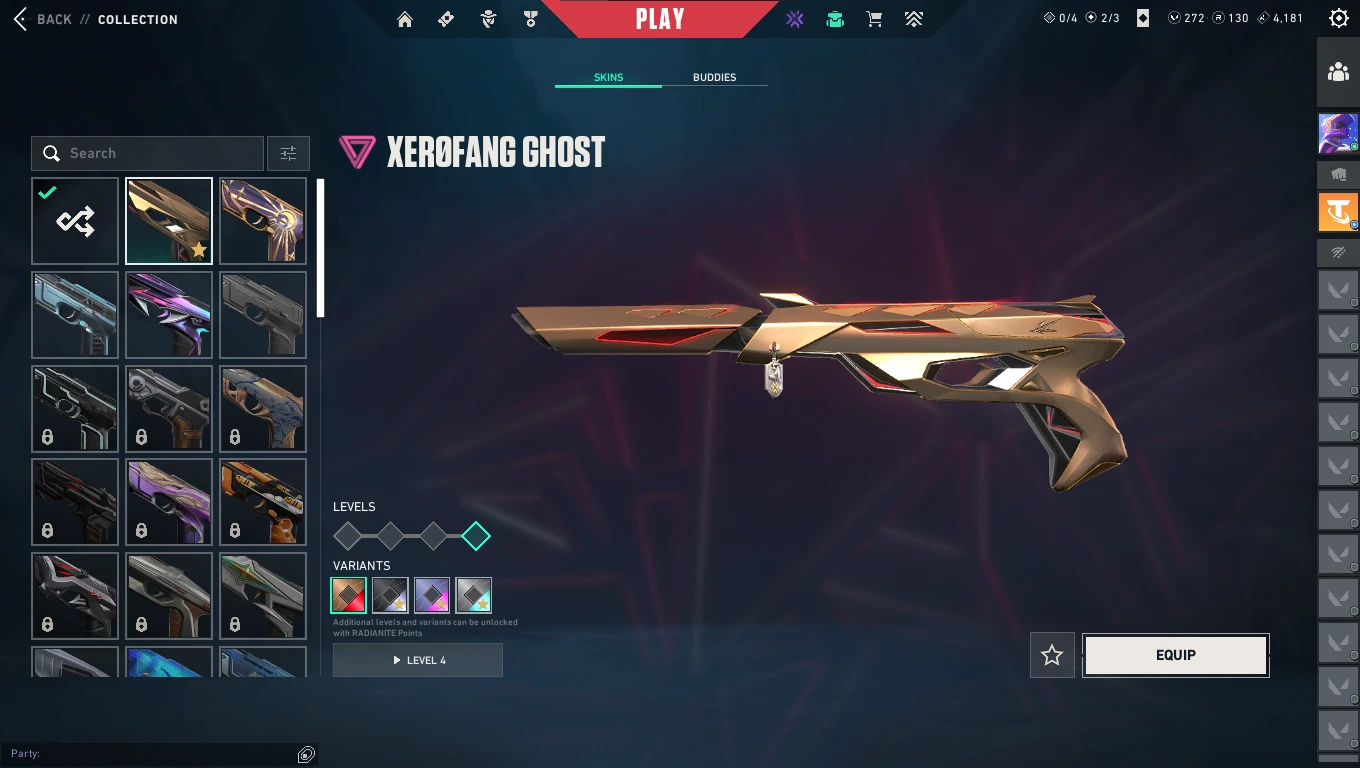Choose the gold Xerofang Ghost skin thumbnail
Image resolution: width=1360 pixels, height=768 pixels.
169,221
